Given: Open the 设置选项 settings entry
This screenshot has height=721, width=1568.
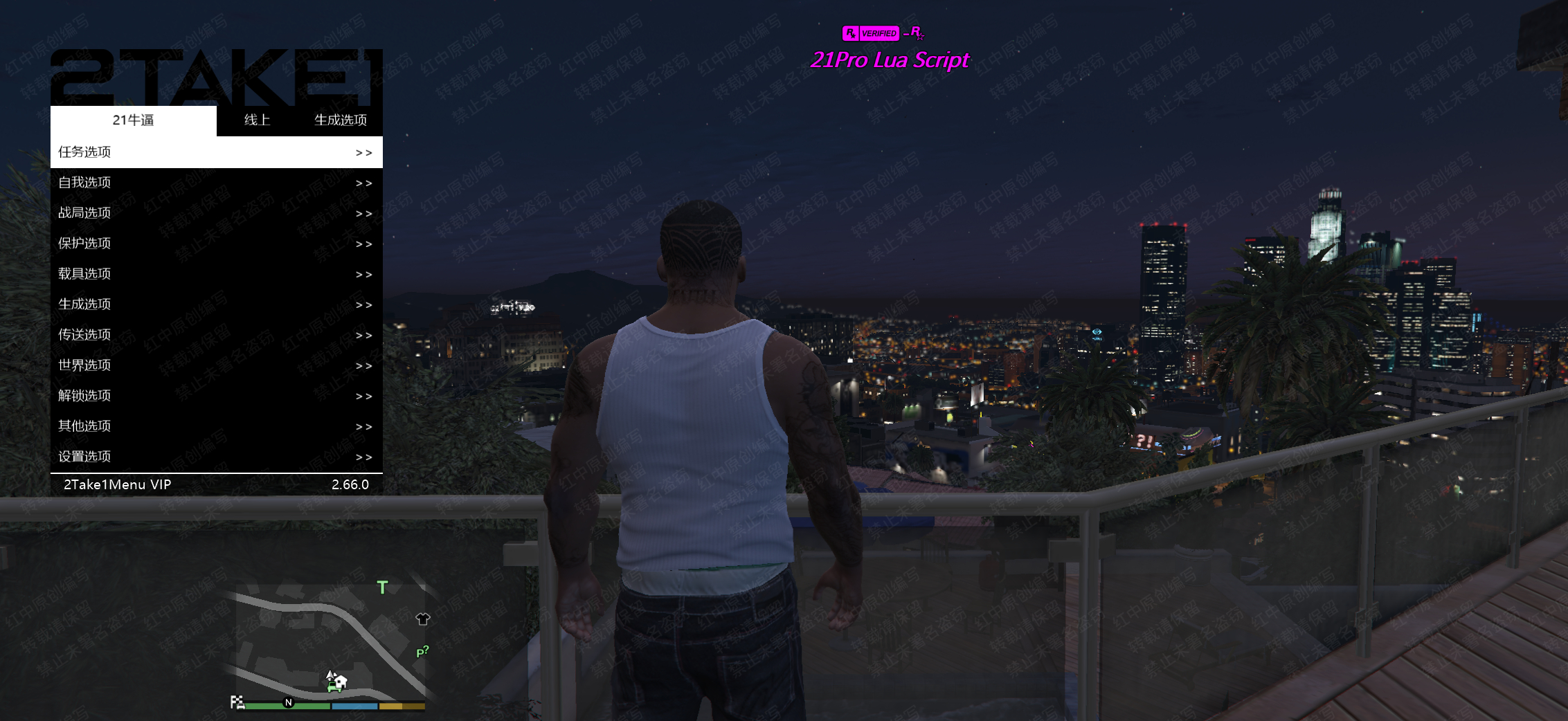Looking at the screenshot, I should coord(216,457).
